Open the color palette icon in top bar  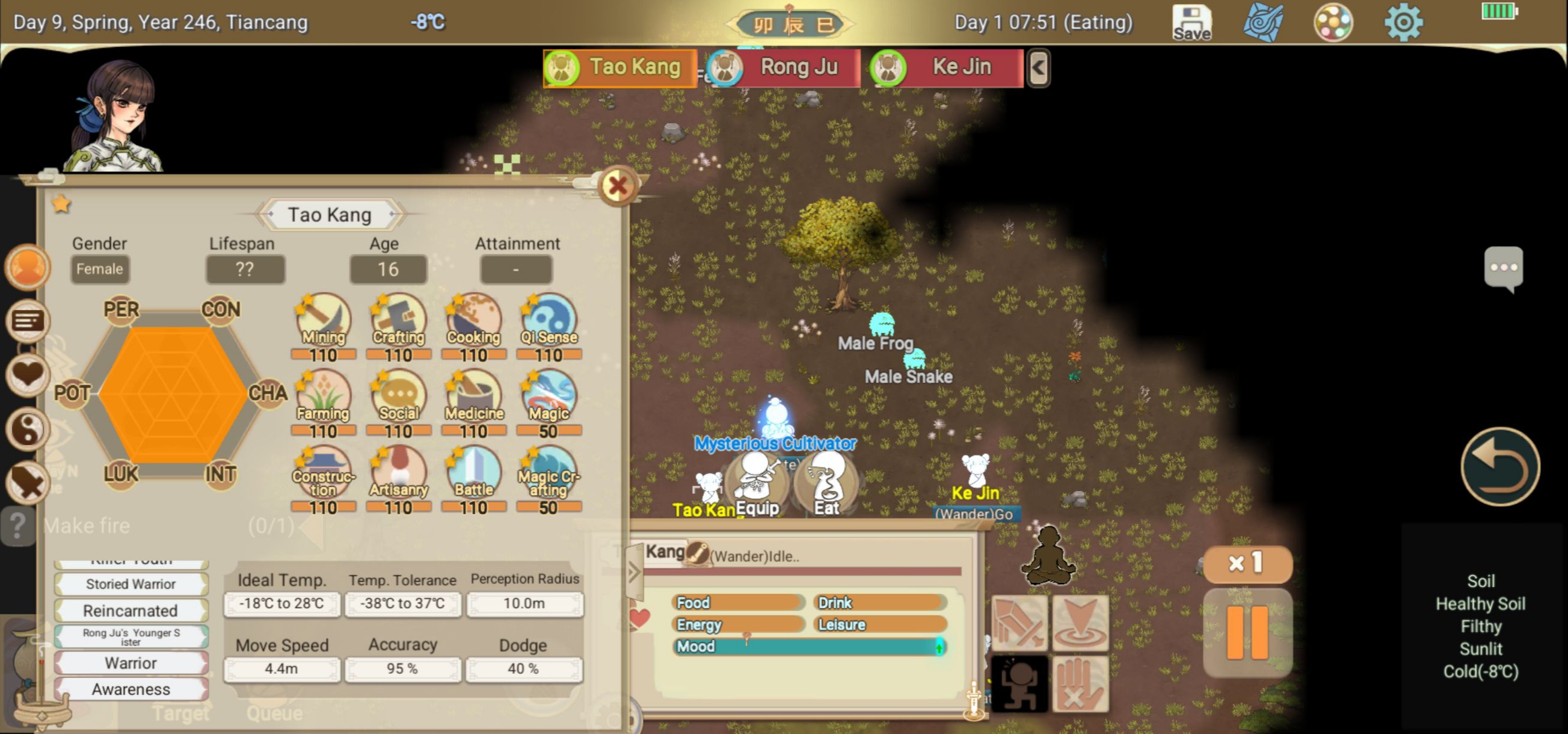(x=1332, y=23)
